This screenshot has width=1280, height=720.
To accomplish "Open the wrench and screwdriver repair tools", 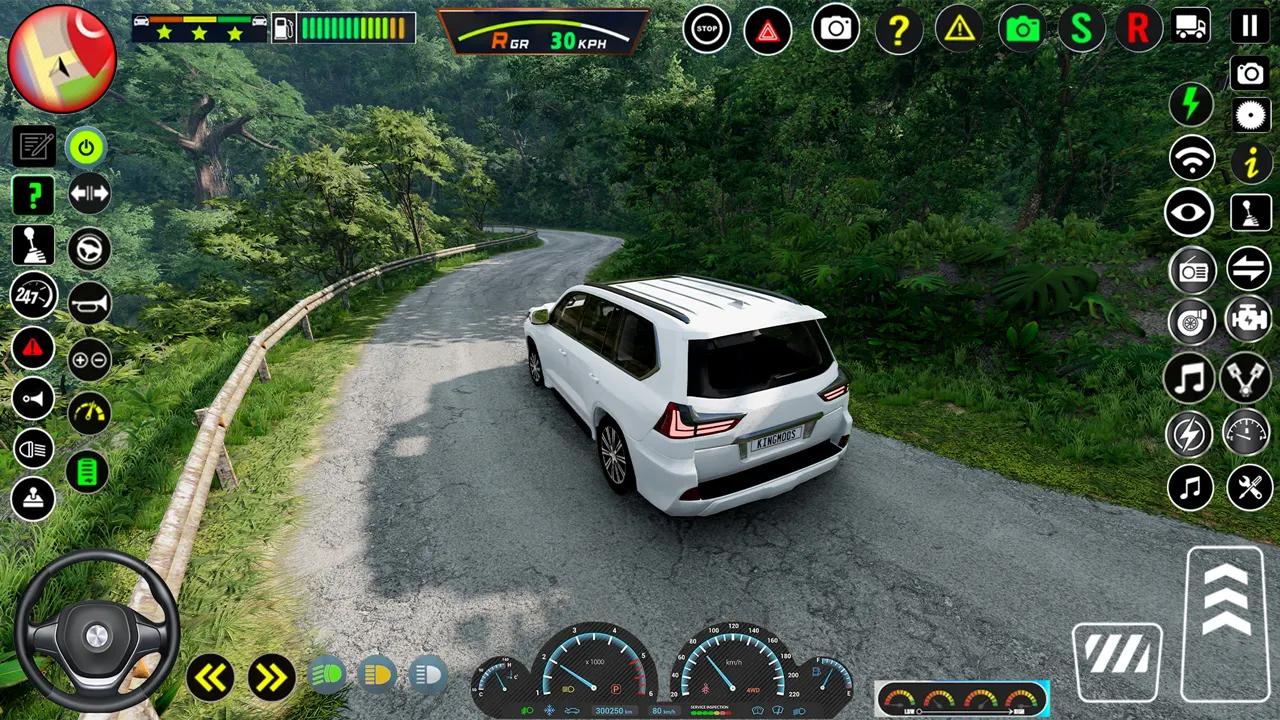I will [x=1250, y=488].
